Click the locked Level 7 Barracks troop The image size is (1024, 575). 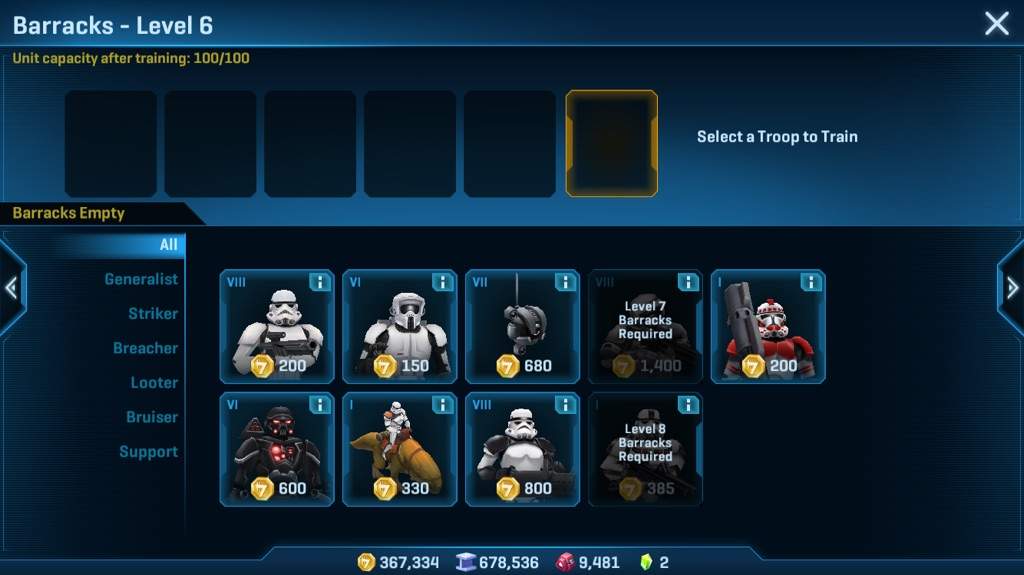pos(645,327)
